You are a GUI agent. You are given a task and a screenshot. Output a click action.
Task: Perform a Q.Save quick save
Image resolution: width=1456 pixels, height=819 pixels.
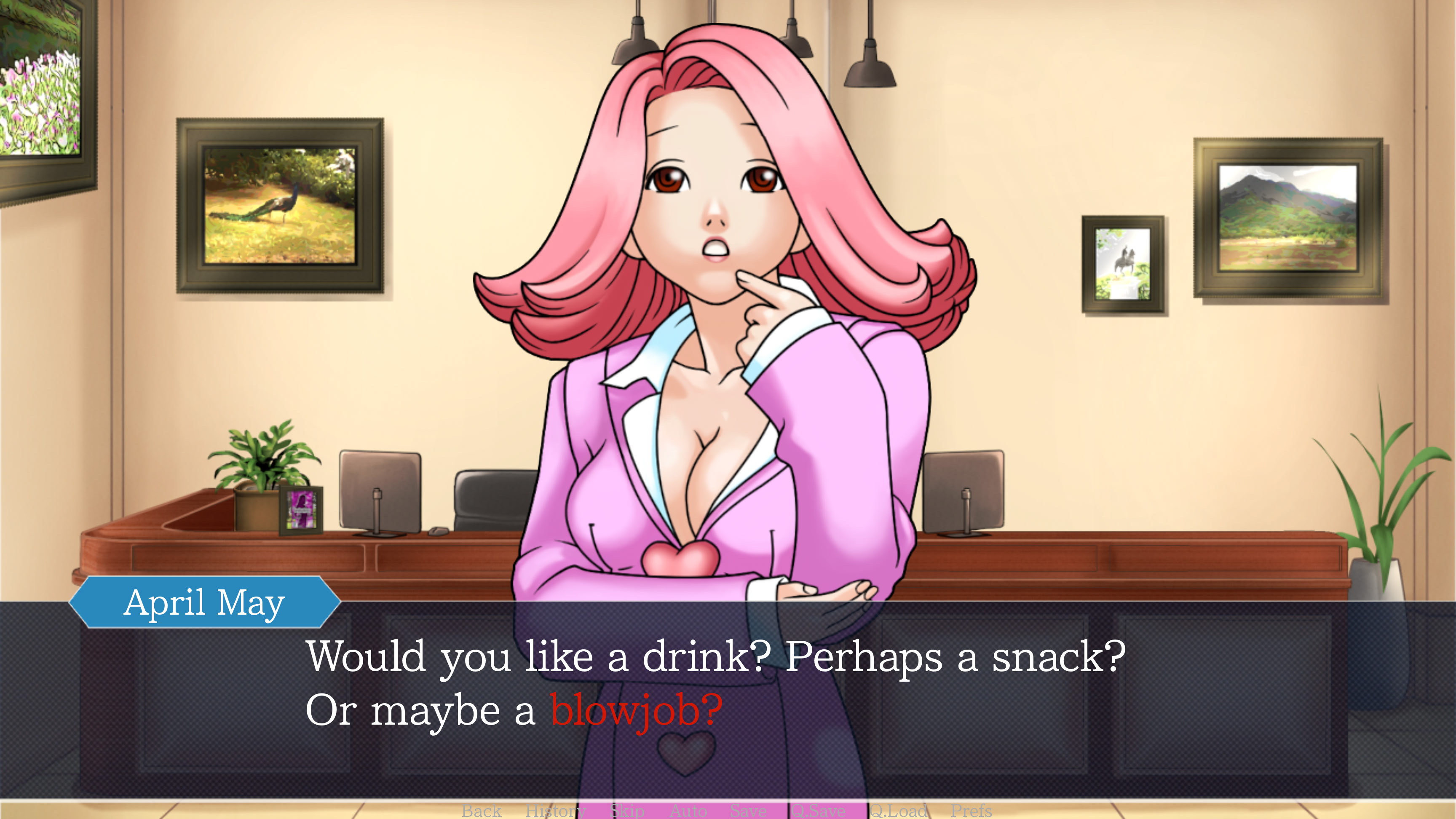coord(819,811)
